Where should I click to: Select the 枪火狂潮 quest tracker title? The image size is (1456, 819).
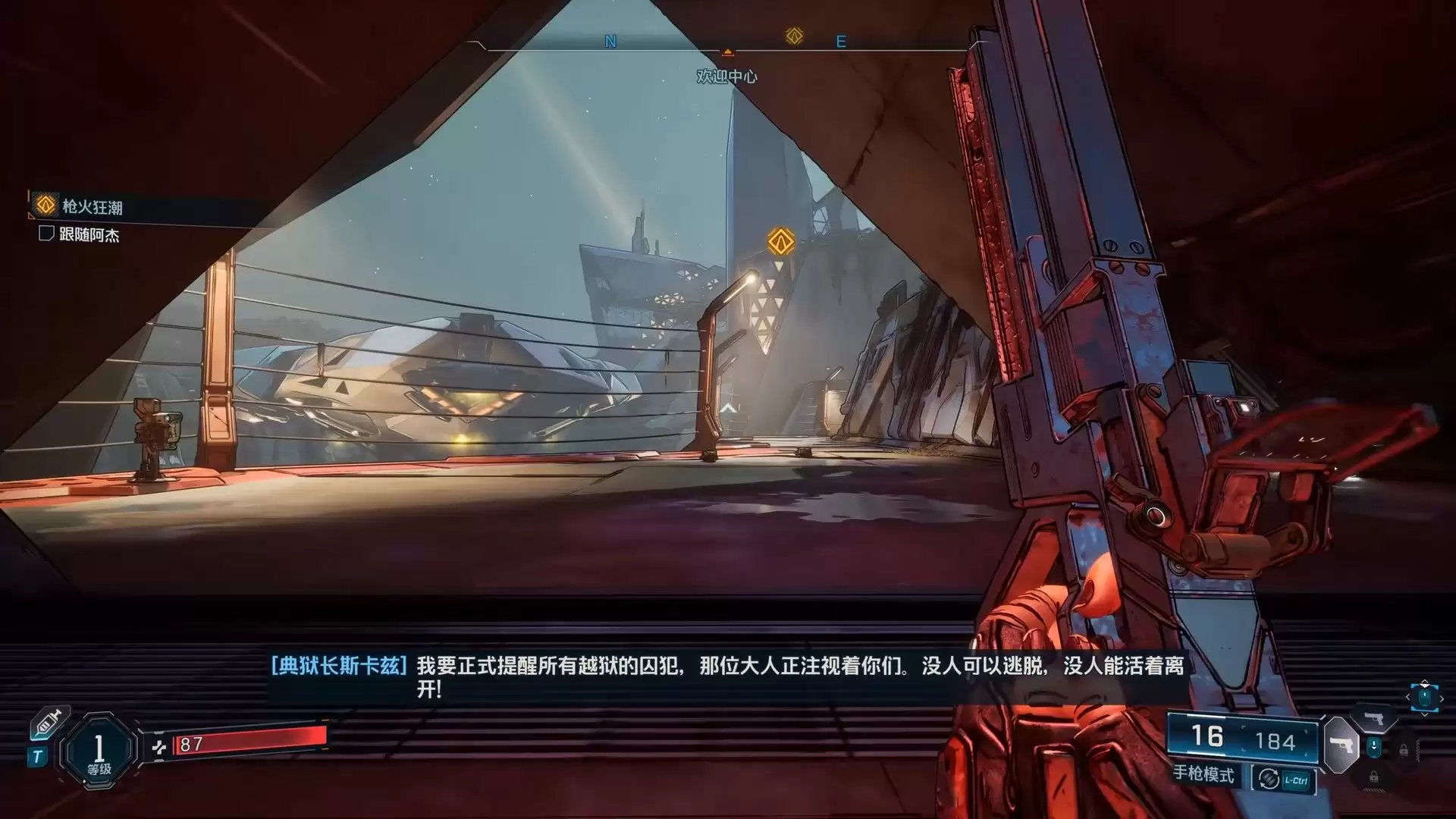pos(92,206)
